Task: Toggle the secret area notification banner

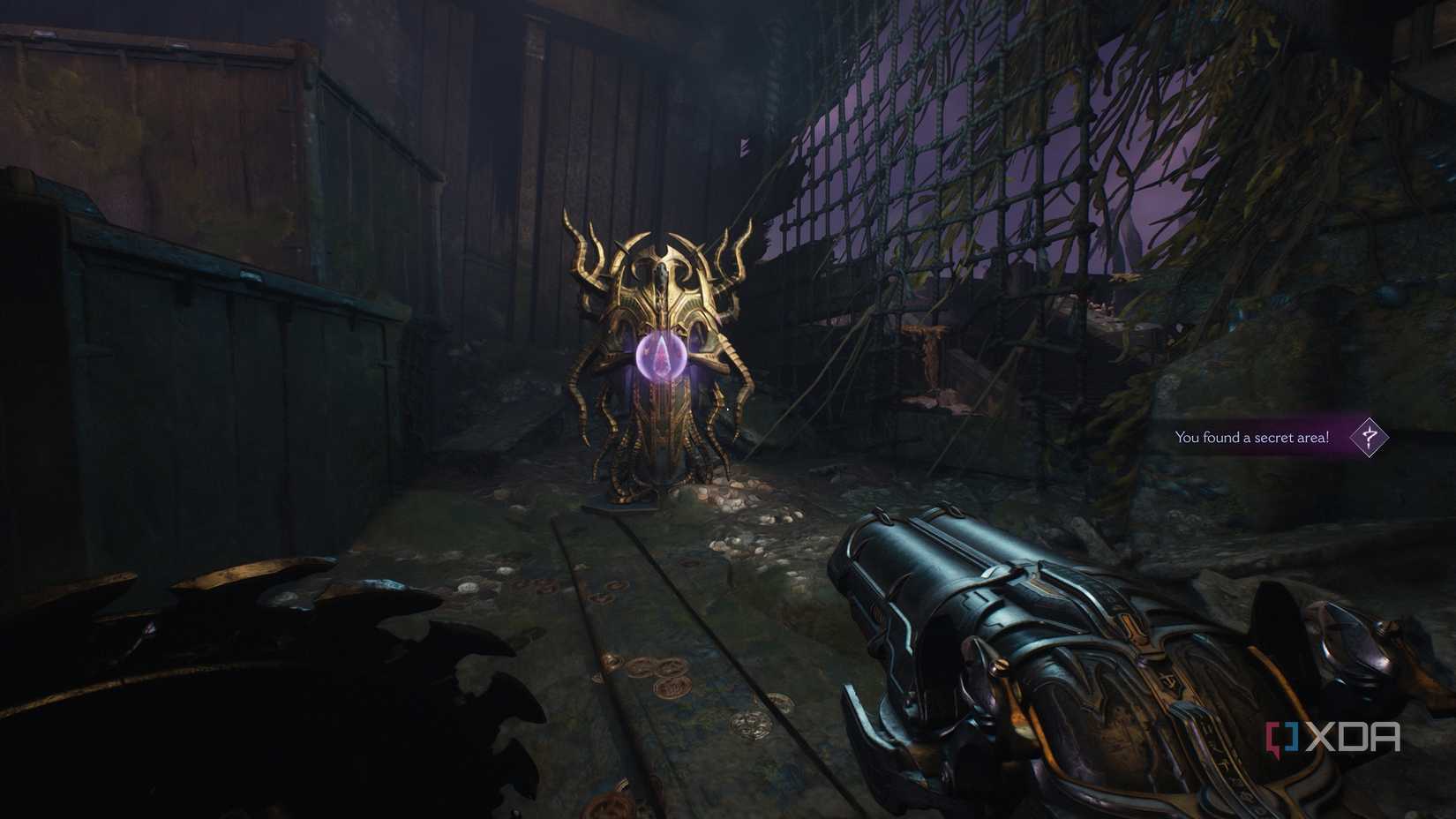Action: [1253, 436]
